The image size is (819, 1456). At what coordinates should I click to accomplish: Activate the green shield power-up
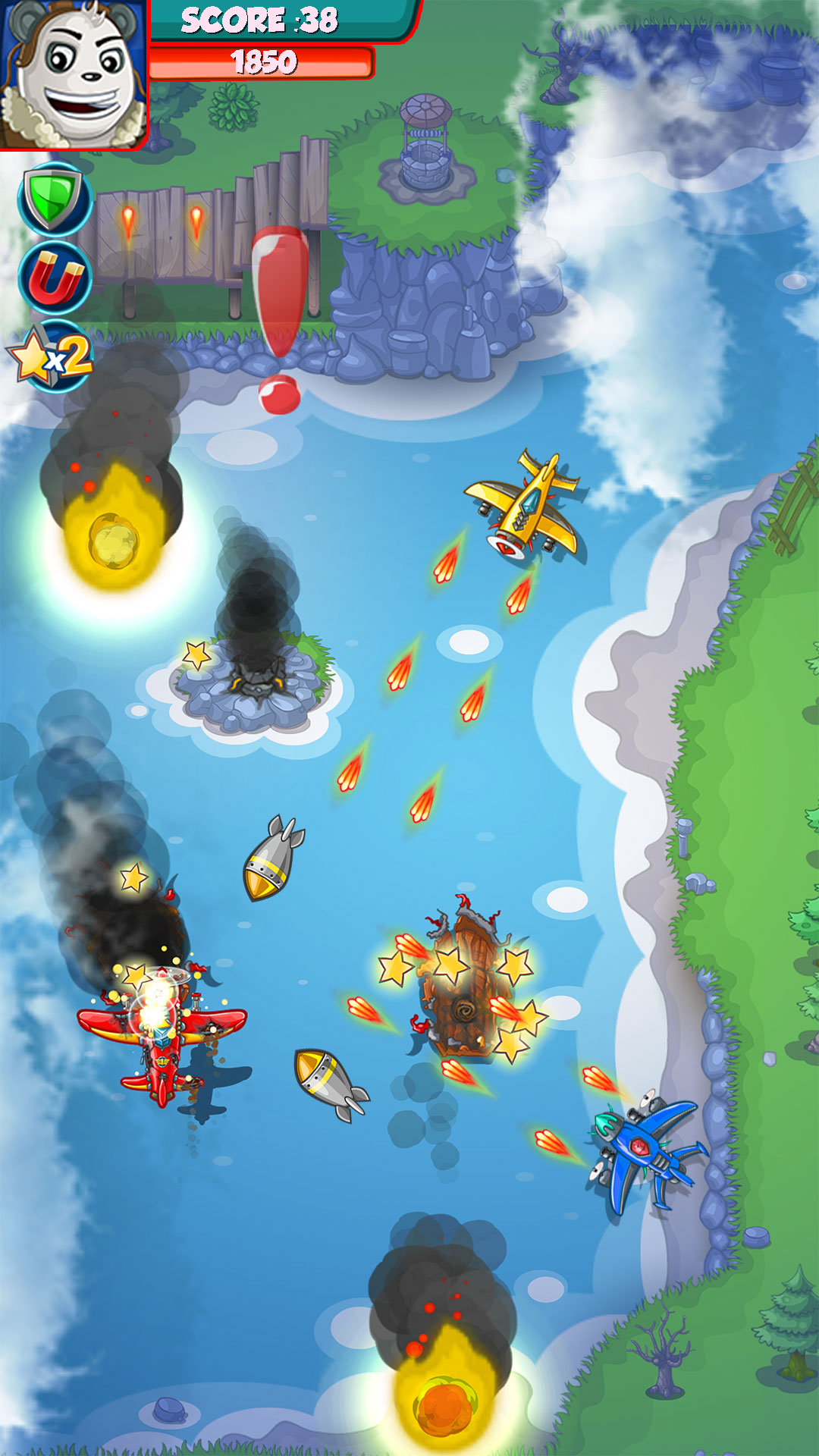54,200
